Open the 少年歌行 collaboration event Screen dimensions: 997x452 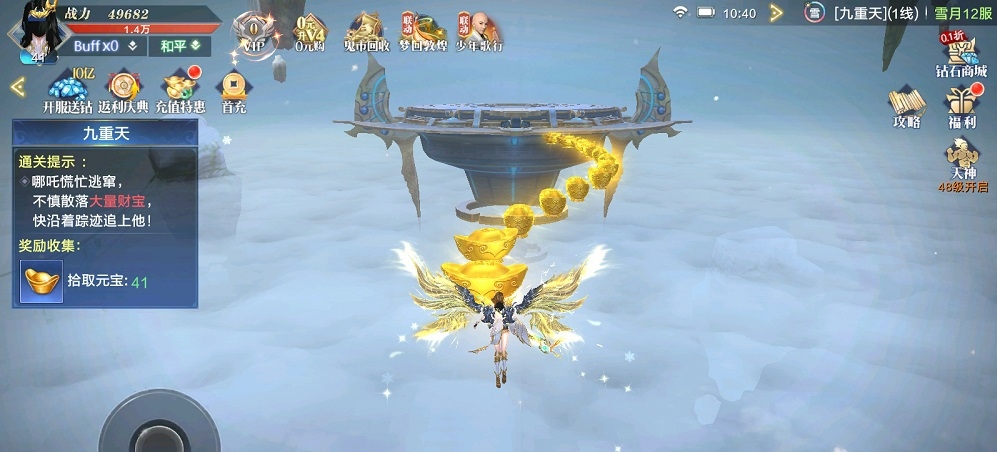click(479, 32)
